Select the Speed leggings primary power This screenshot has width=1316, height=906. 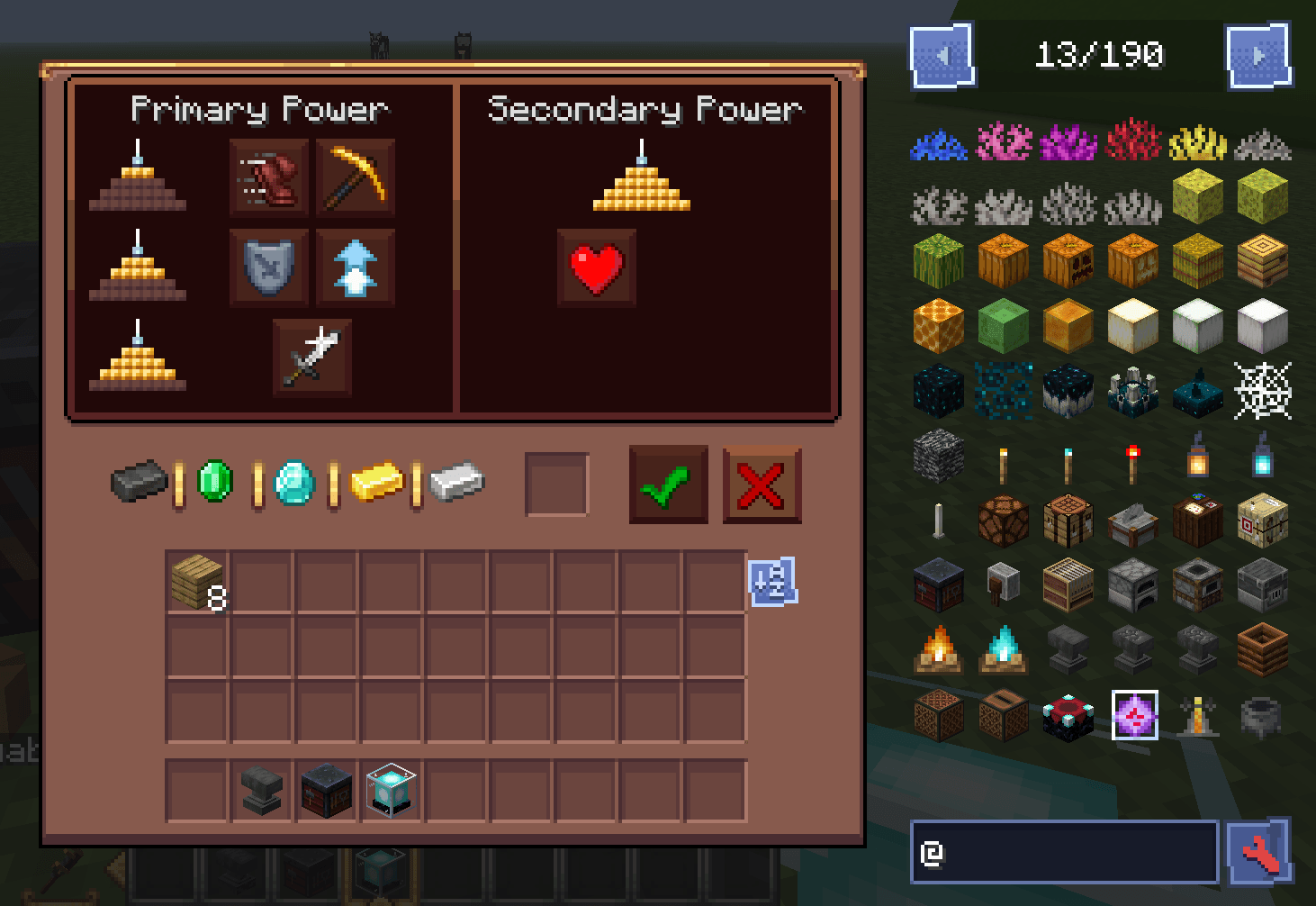267,177
